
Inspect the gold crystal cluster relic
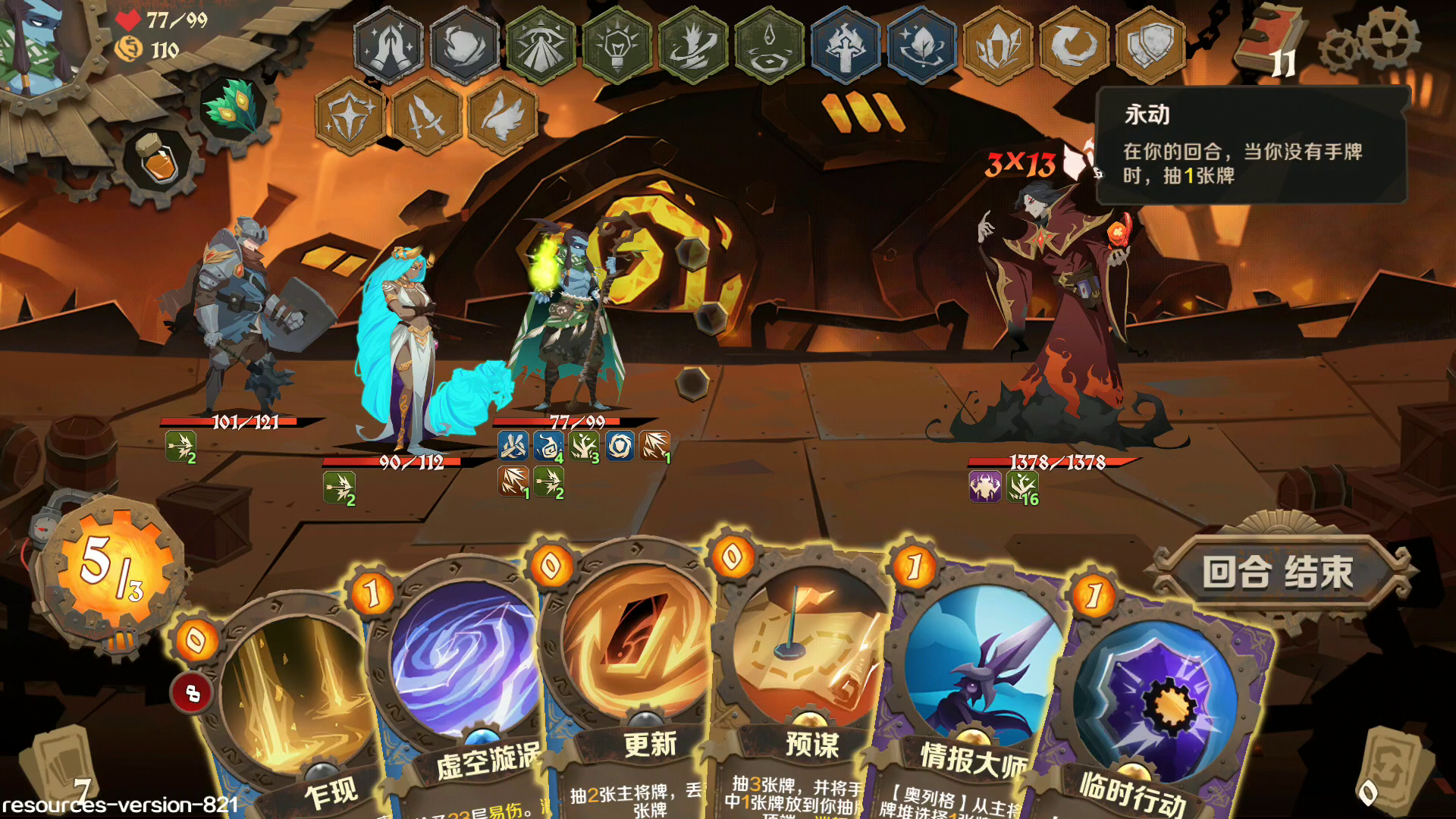[x=998, y=45]
